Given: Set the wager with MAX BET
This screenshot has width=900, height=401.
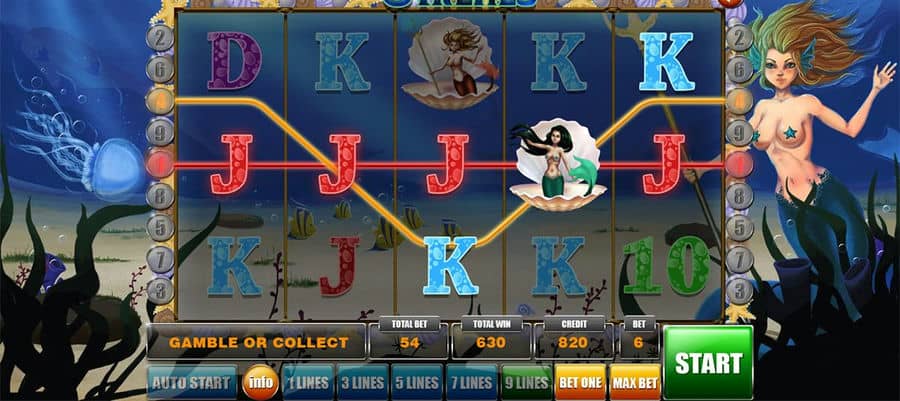Looking at the screenshot, I should tap(632, 382).
